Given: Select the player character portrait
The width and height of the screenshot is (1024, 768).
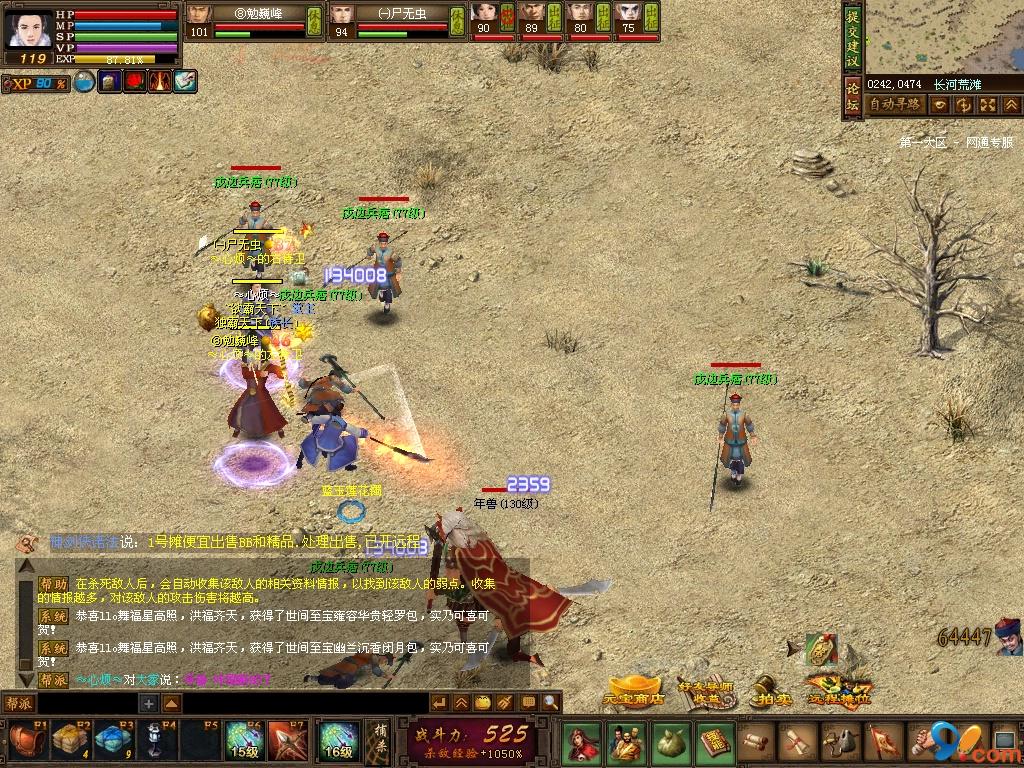Looking at the screenshot, I should point(29,30).
